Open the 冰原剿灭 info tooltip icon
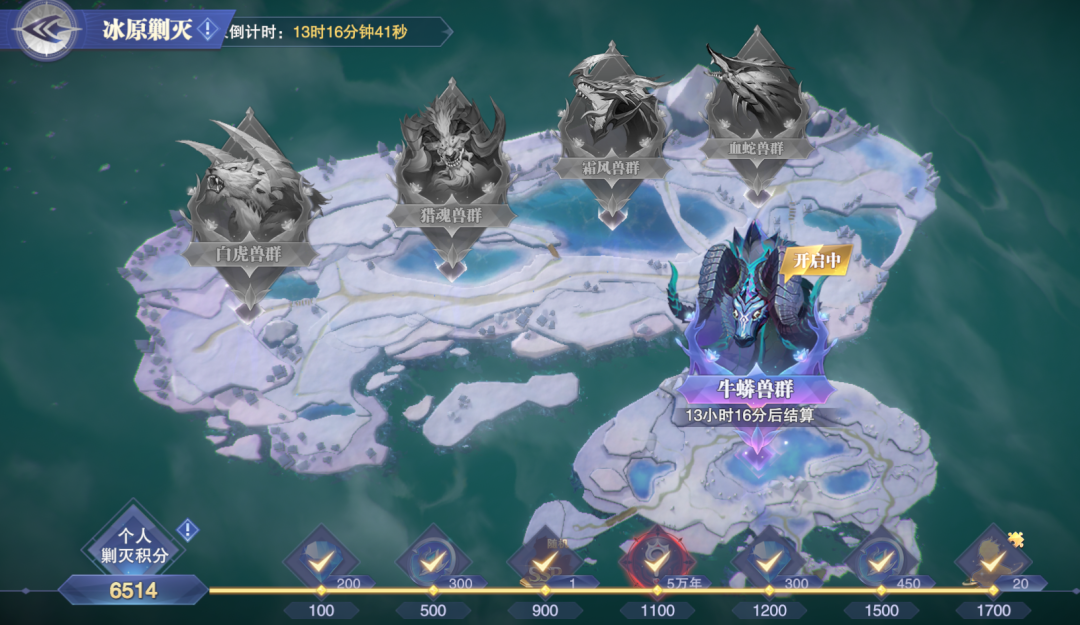This screenshot has width=1080, height=625. pyautogui.click(x=208, y=30)
